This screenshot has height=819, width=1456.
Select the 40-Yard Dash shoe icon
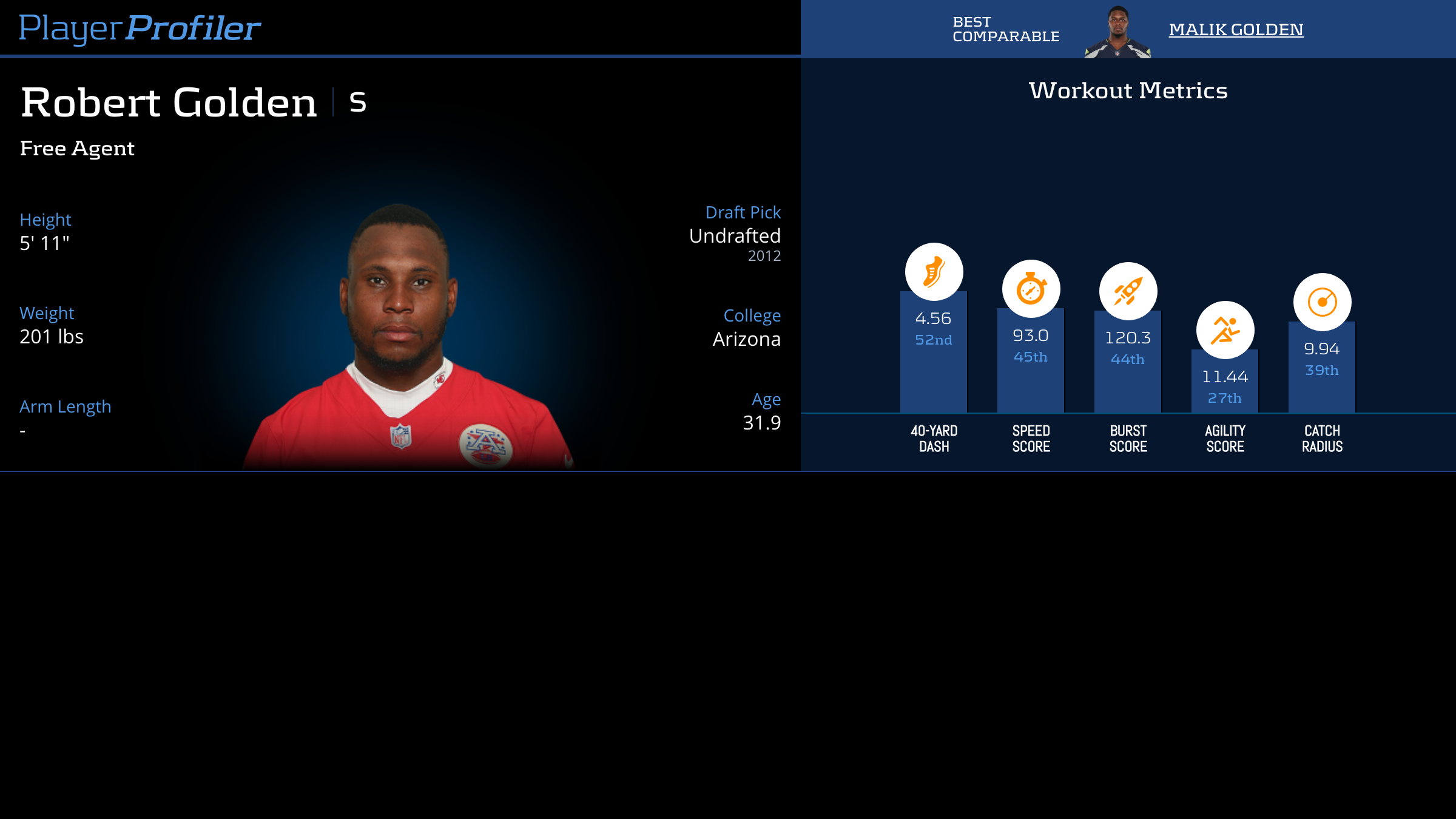pos(934,272)
